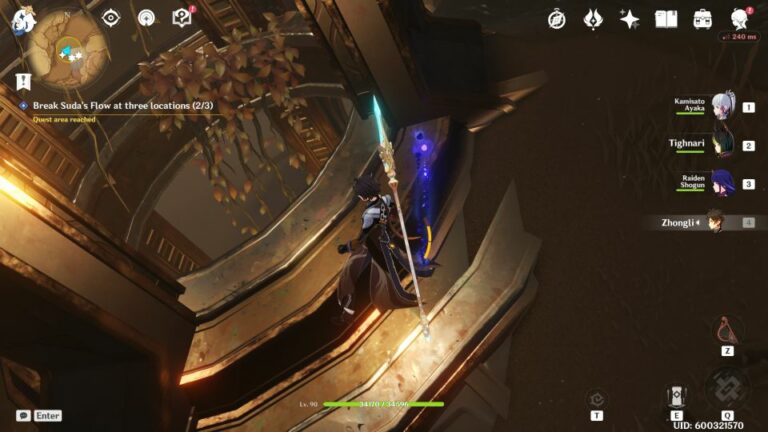Open the Inventory backpack icon

[x=703, y=19]
